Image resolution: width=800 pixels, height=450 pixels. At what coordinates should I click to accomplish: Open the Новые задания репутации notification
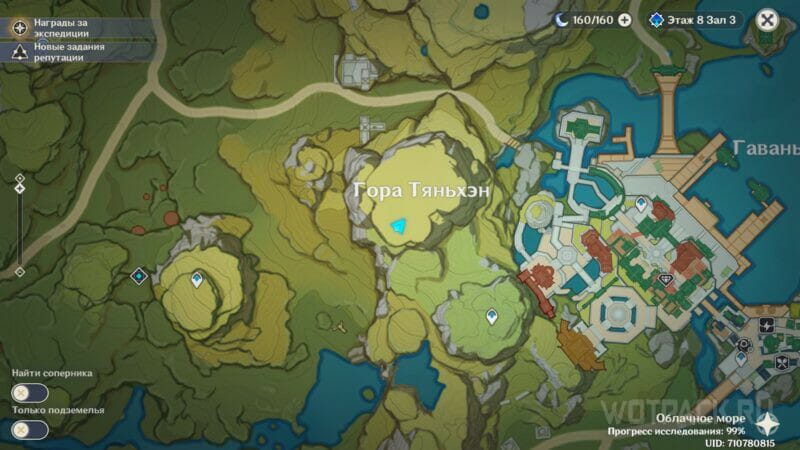pyautogui.click(x=19, y=52)
